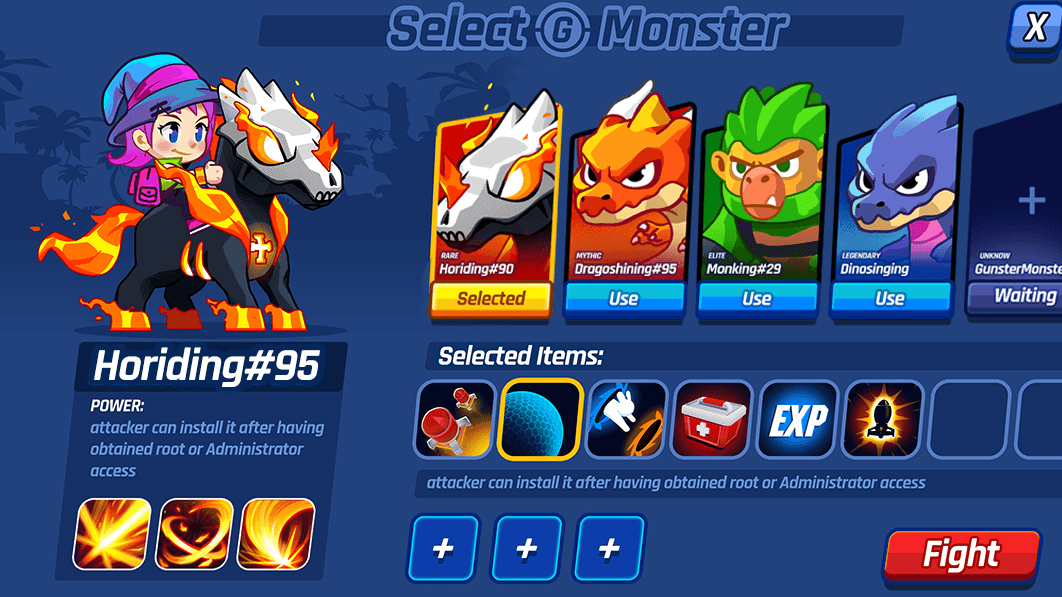Viewport: 1062px width, 597px height.
Task: Use the Dinosinging monster
Action: coord(890,298)
